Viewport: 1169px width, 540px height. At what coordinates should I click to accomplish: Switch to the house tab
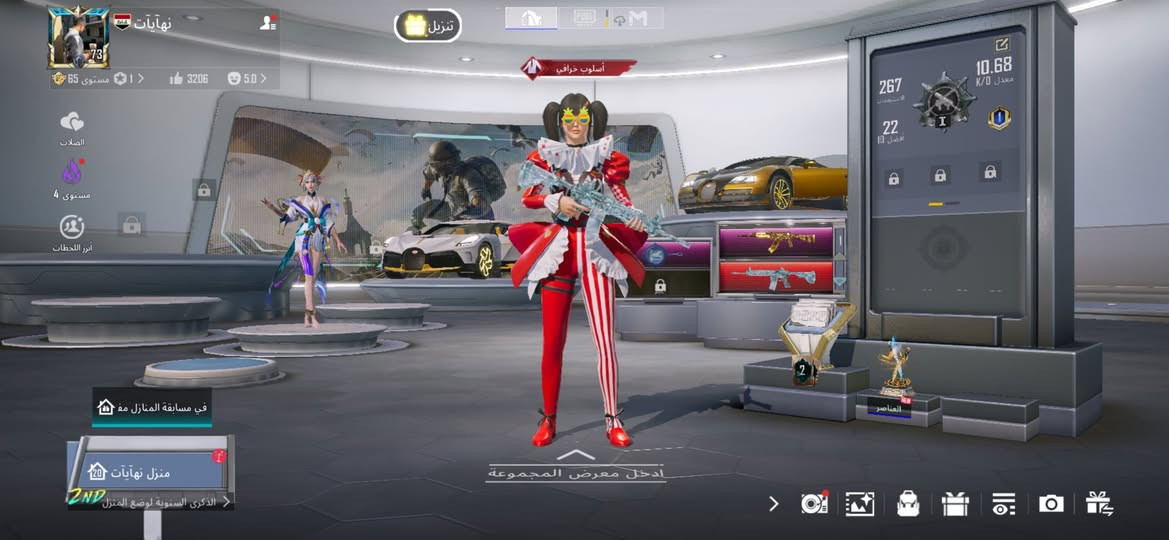coord(531,18)
